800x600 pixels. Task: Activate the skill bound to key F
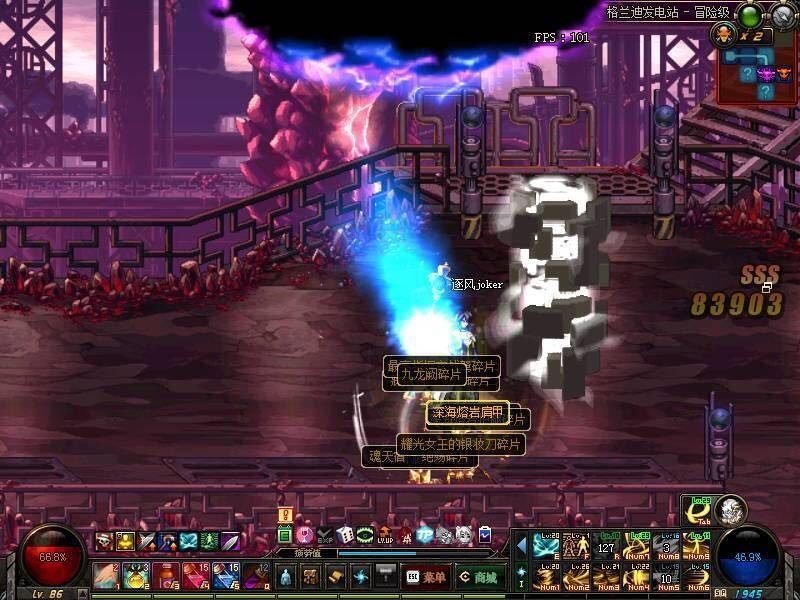point(575,546)
